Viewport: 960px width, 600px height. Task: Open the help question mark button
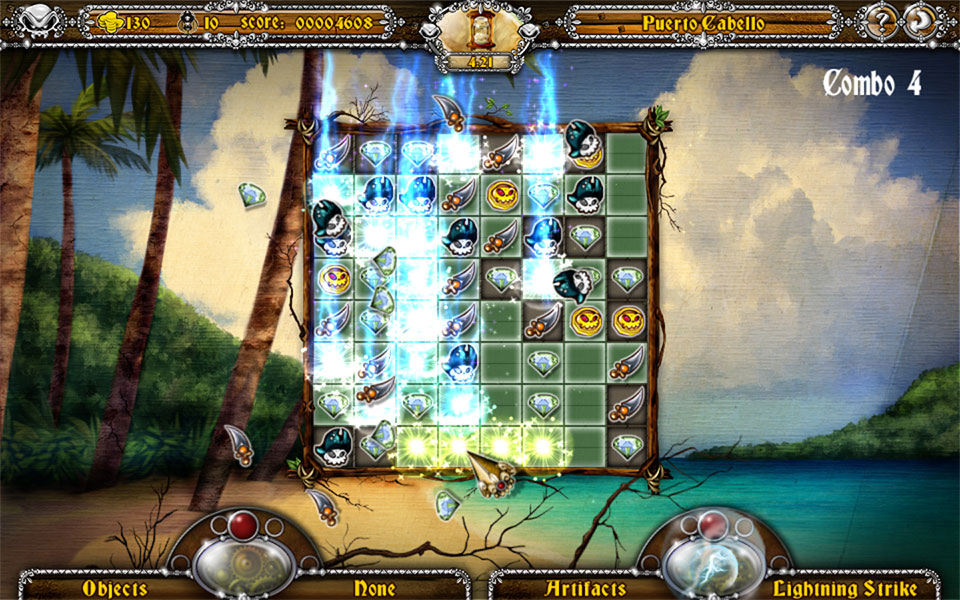pyautogui.click(x=880, y=22)
